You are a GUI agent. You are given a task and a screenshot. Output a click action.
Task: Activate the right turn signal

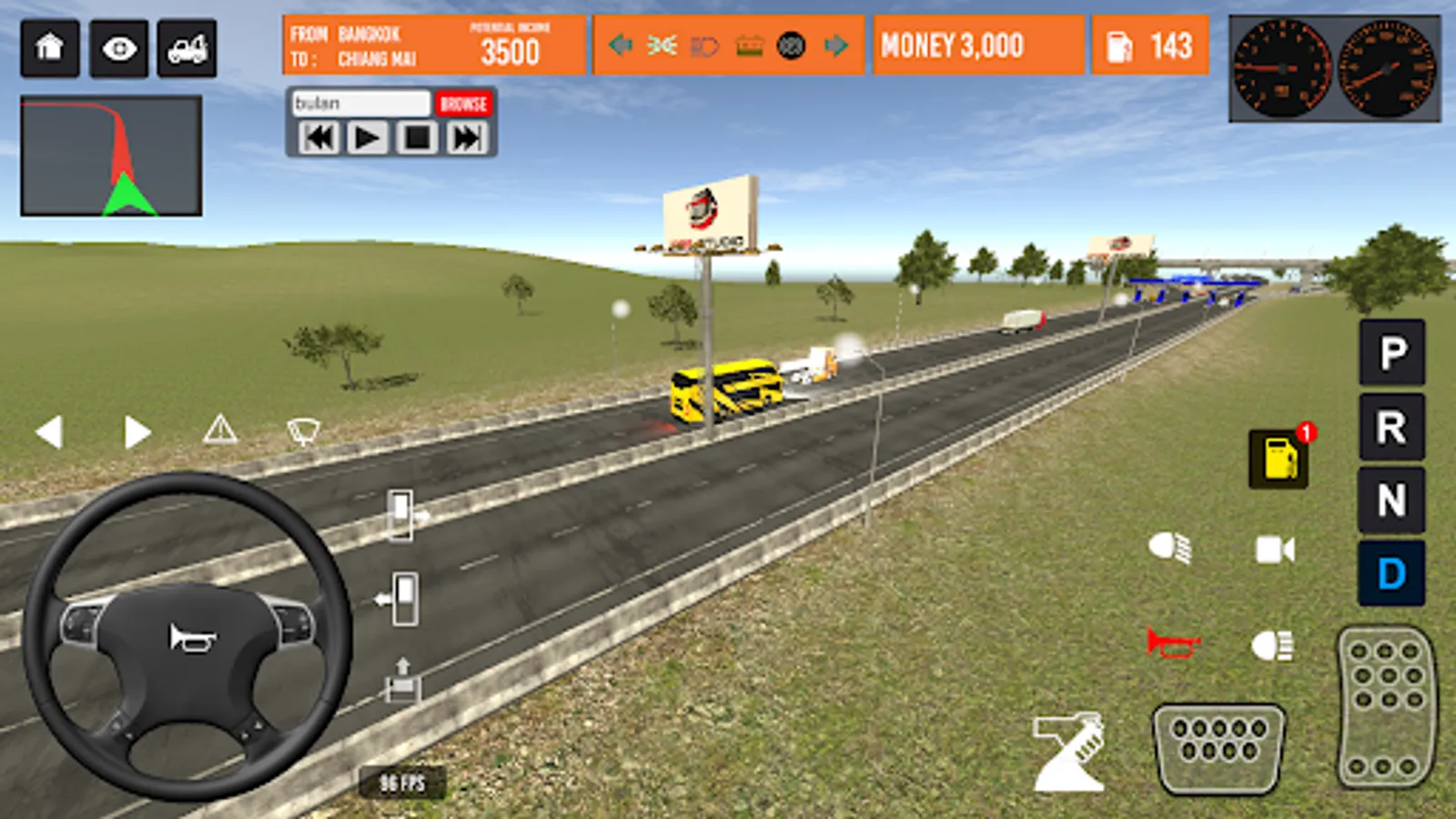tap(136, 432)
